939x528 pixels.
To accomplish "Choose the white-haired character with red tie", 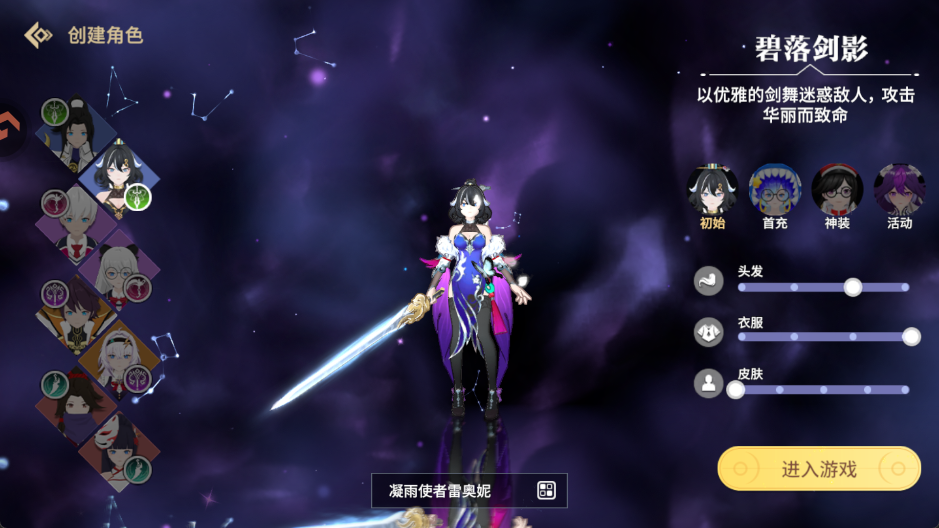I will pyautogui.click(x=77, y=222).
